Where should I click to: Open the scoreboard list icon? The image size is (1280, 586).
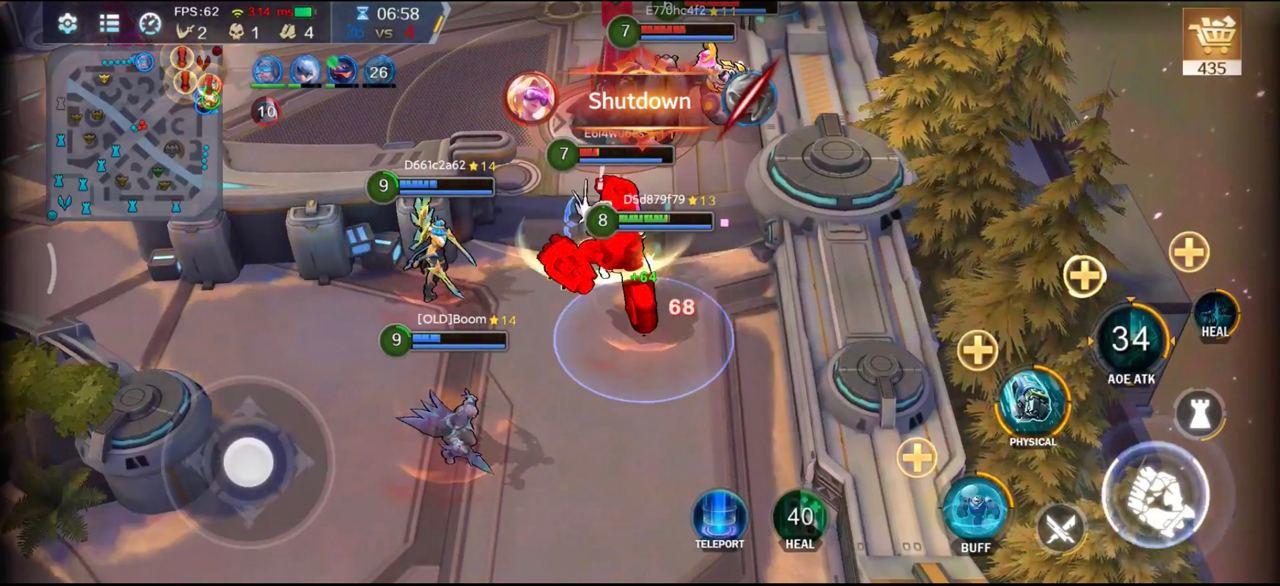[109, 23]
